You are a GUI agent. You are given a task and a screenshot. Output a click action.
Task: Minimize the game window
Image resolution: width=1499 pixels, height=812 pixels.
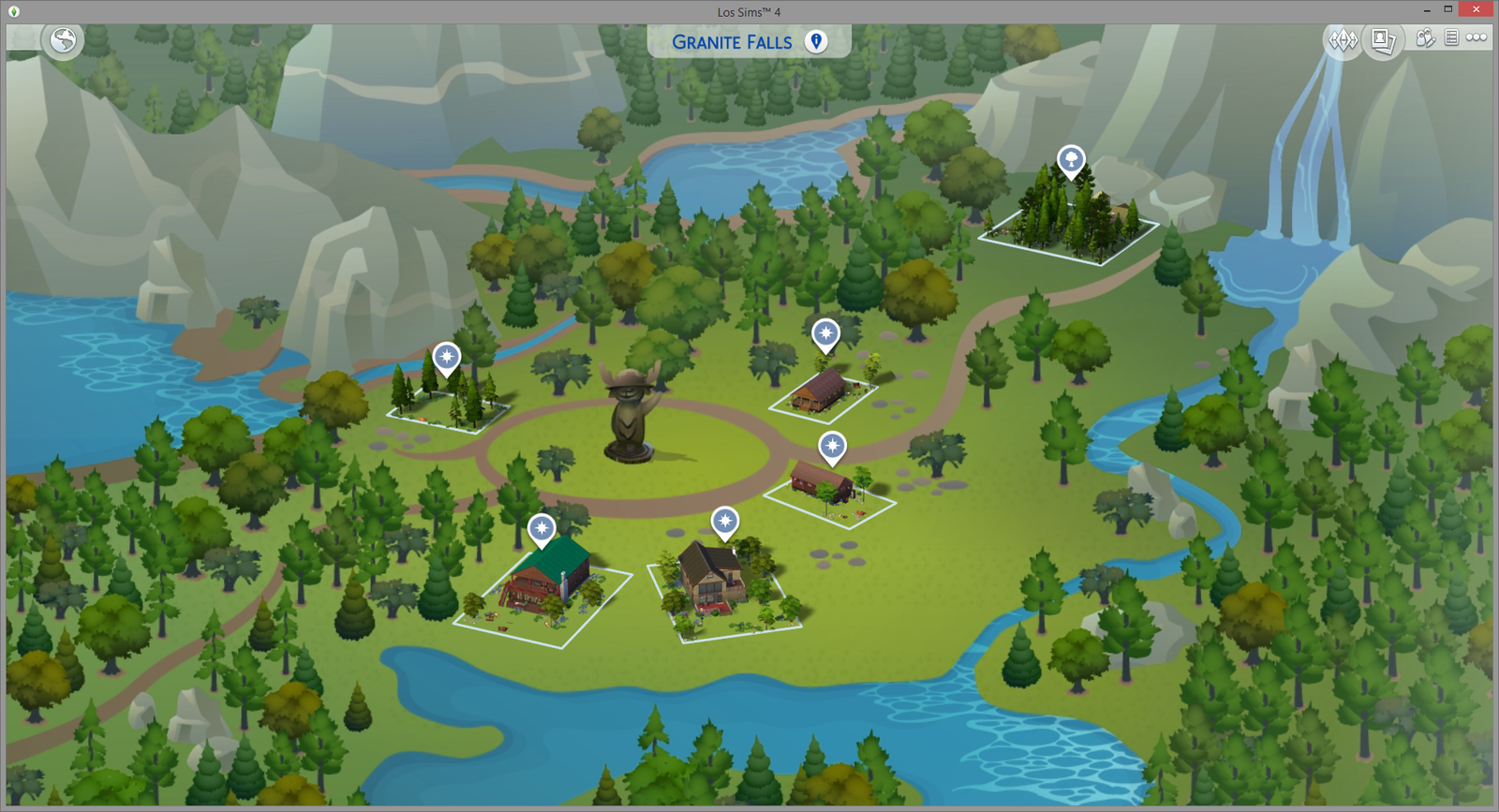(x=1426, y=9)
